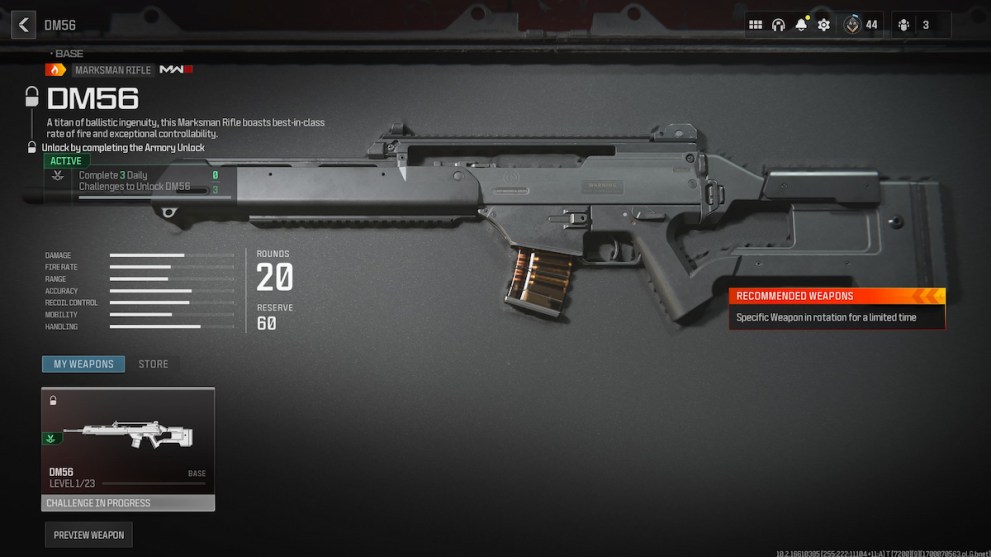Switch to the My Weapons tab
This screenshot has height=557, width=991.
click(x=83, y=364)
